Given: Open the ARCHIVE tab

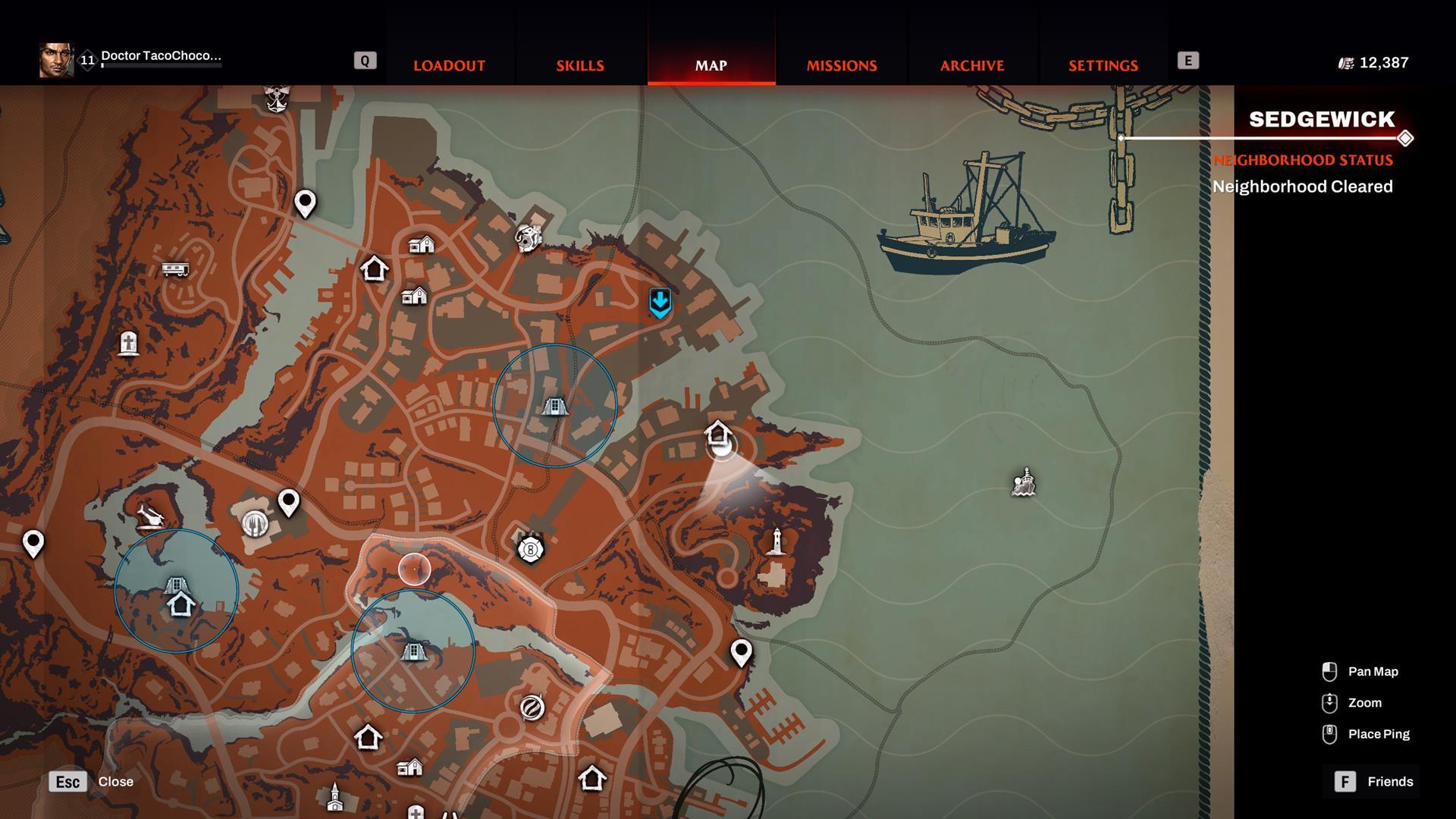Looking at the screenshot, I should click(x=972, y=65).
